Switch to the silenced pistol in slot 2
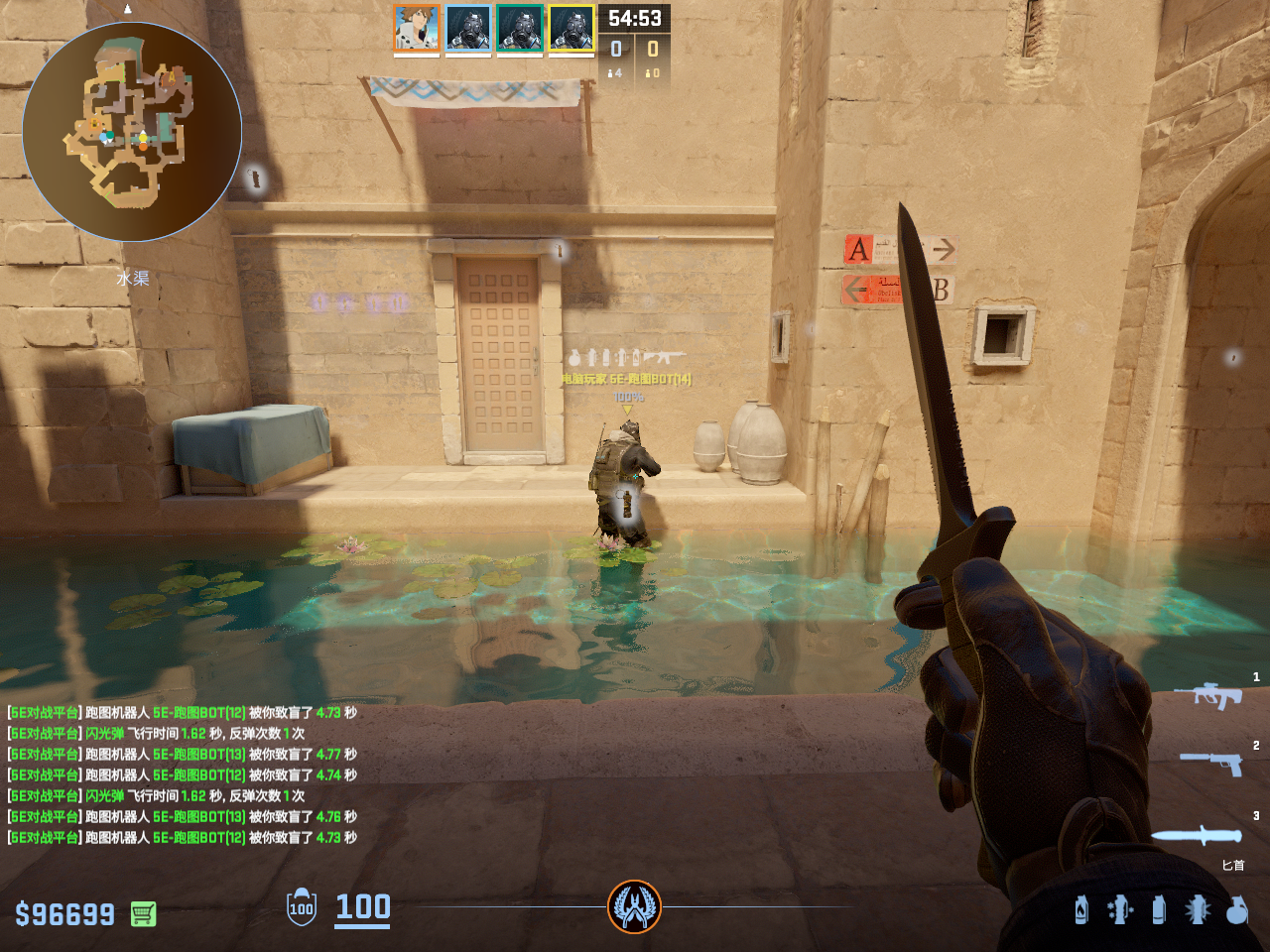This screenshot has width=1270, height=952. (1212, 763)
